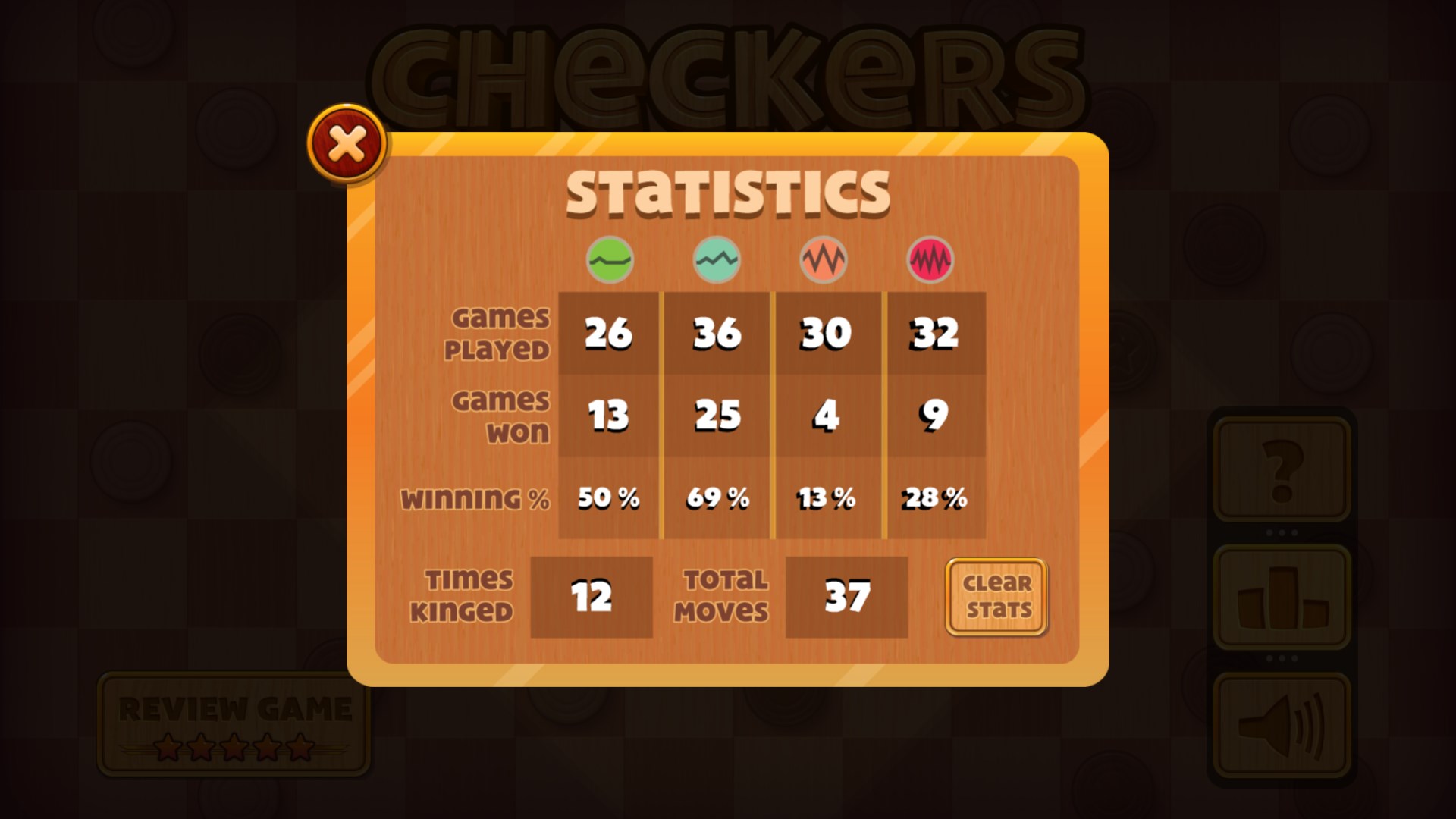The height and width of the screenshot is (819, 1456).
Task: Select the green easy difficulty icon
Action: pos(609,259)
